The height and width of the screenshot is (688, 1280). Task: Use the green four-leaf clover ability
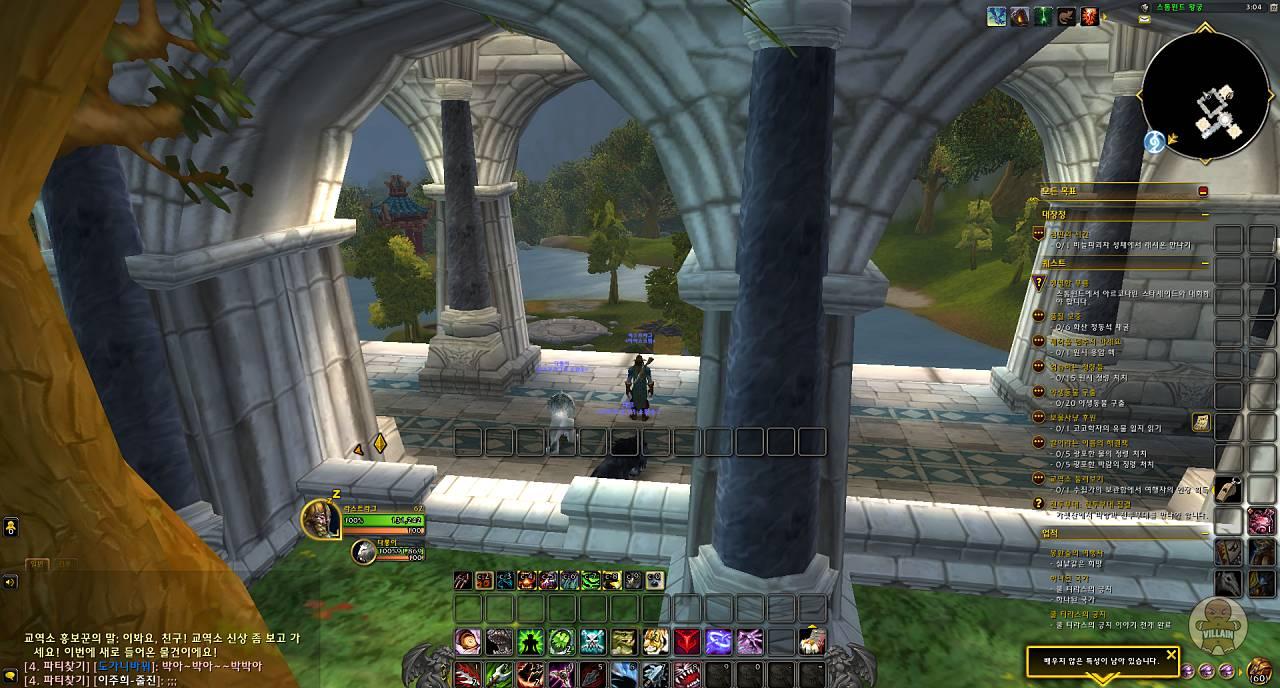561,641
